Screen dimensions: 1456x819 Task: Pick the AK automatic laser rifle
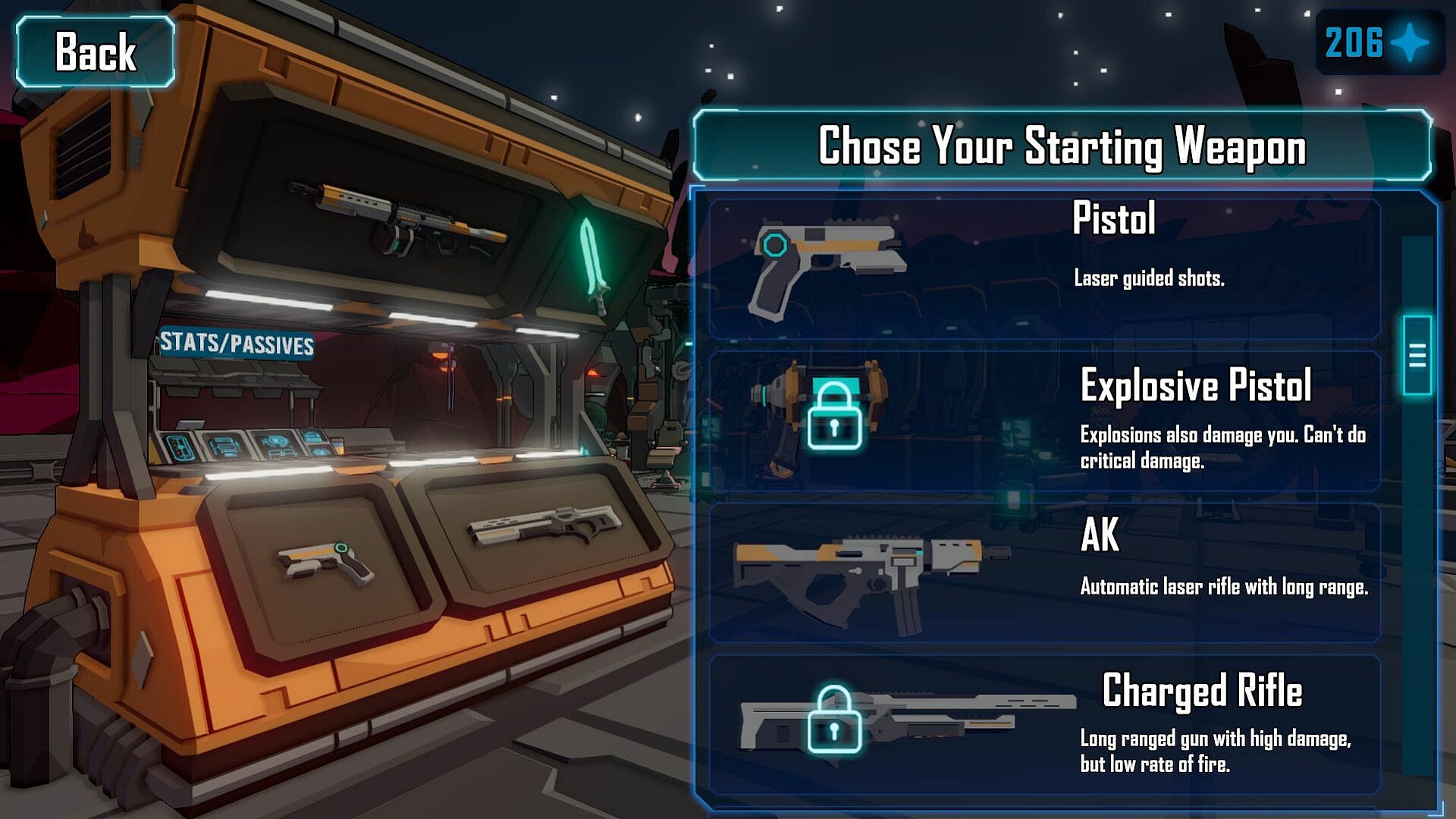[x=1043, y=573]
